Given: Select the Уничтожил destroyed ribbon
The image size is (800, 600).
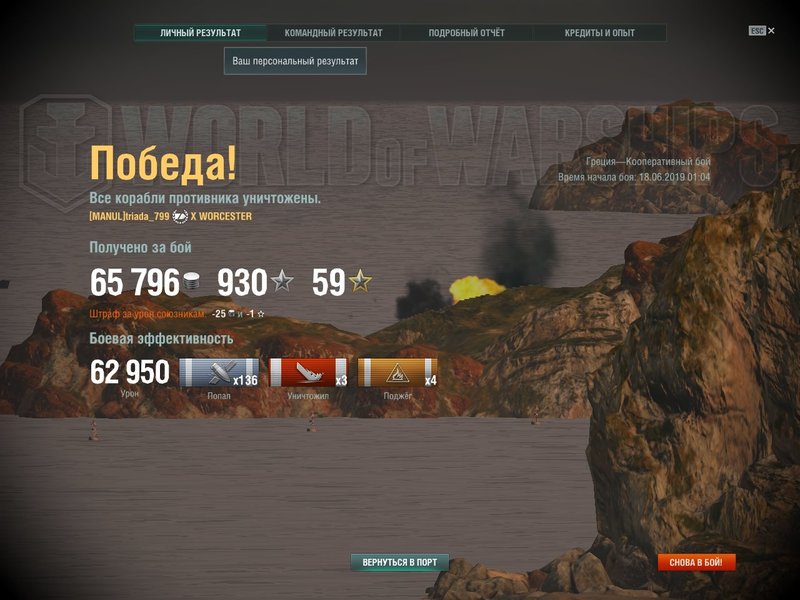Looking at the screenshot, I should pyautogui.click(x=309, y=373).
